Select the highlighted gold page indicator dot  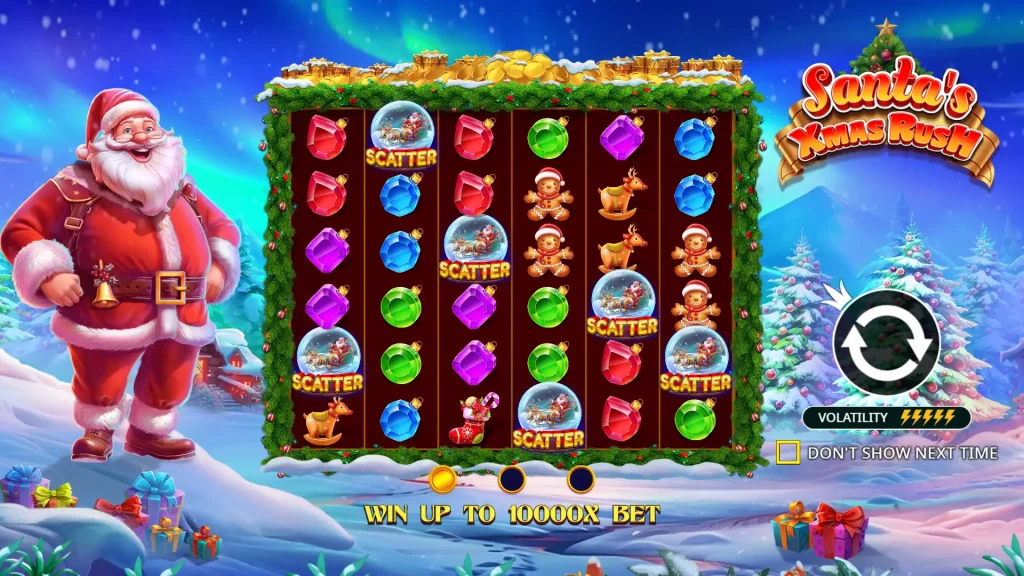click(442, 480)
